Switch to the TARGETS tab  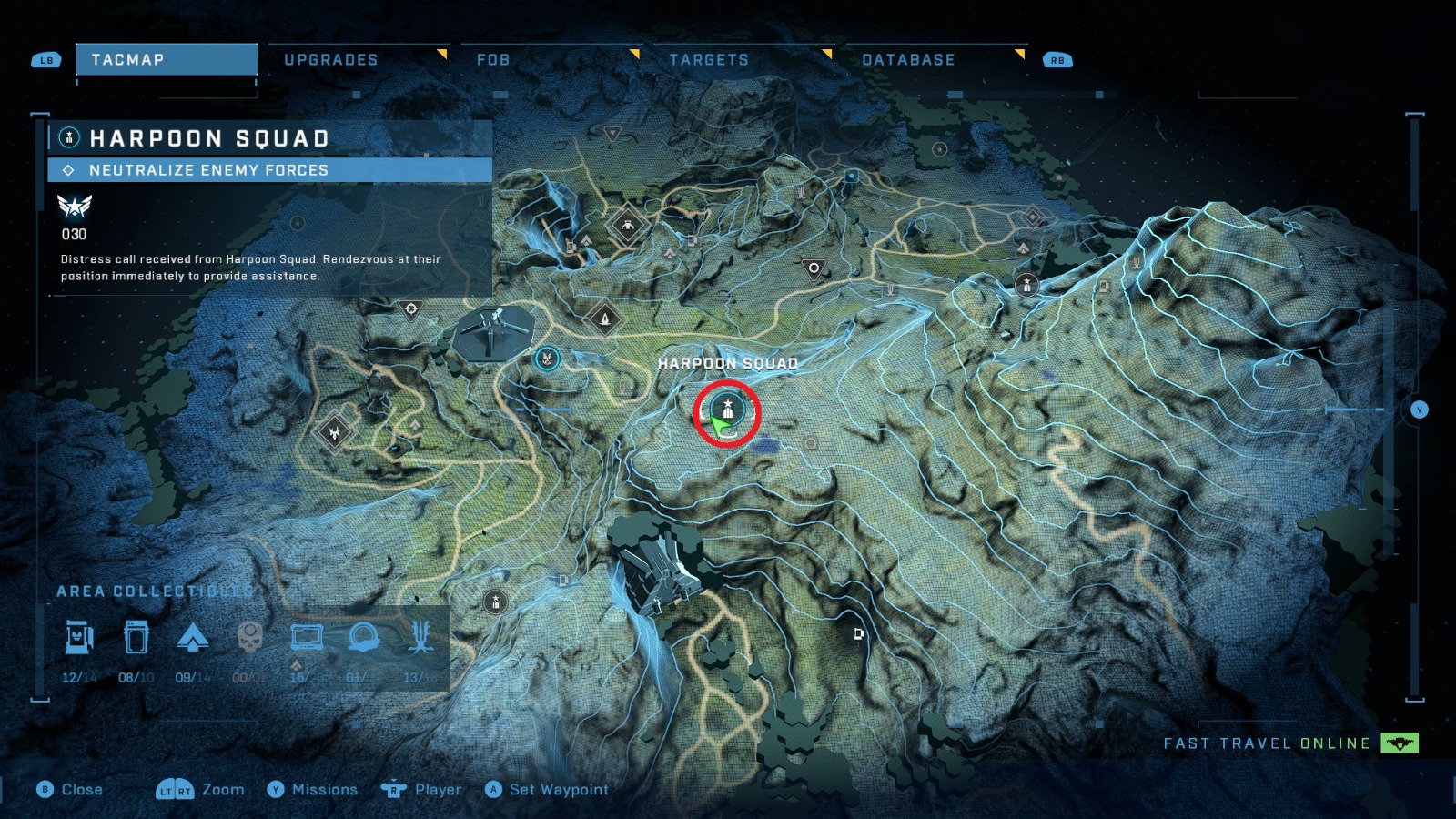(x=709, y=60)
